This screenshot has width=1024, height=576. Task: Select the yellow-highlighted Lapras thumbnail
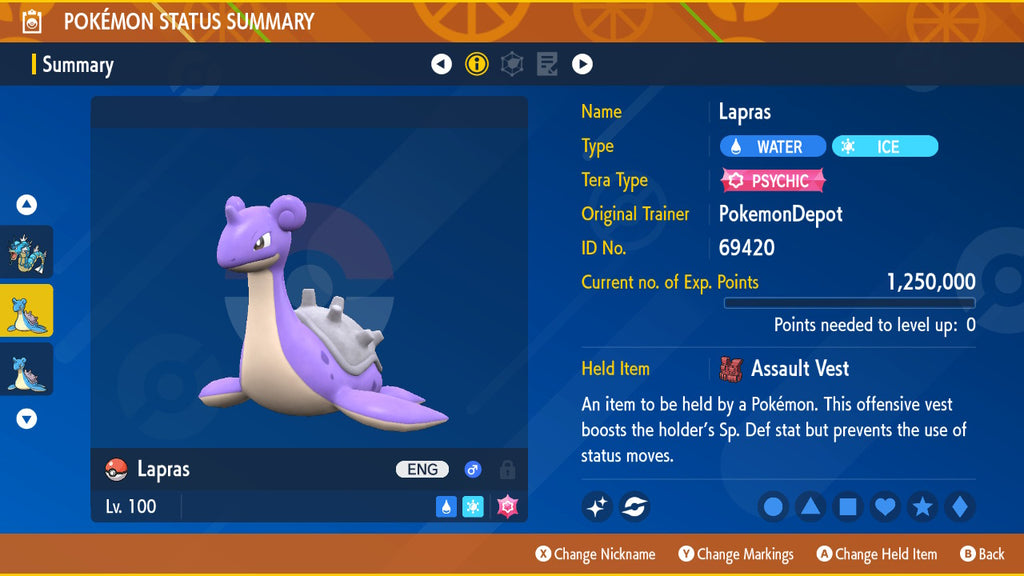point(27,311)
